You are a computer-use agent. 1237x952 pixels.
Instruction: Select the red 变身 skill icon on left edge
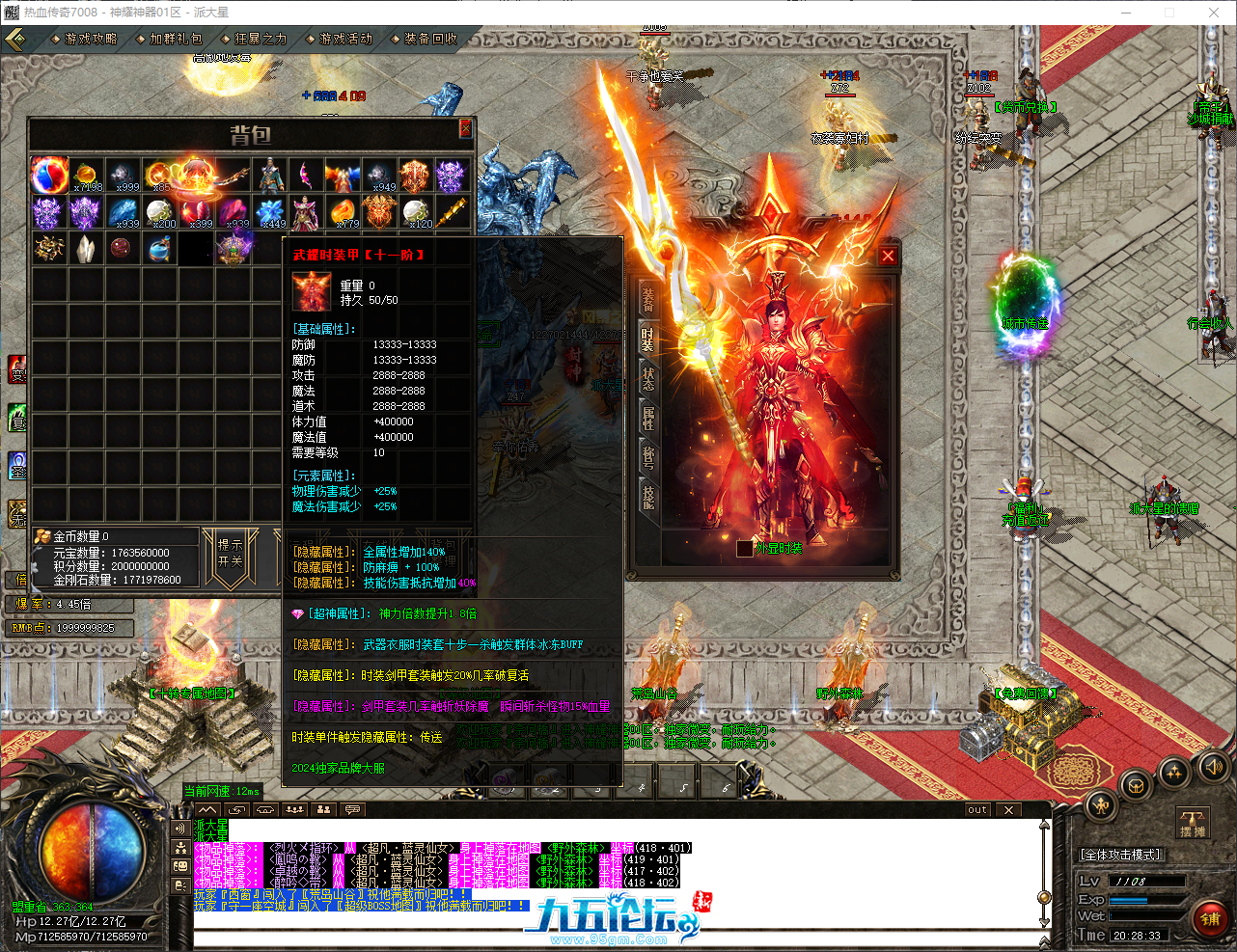click(x=17, y=368)
